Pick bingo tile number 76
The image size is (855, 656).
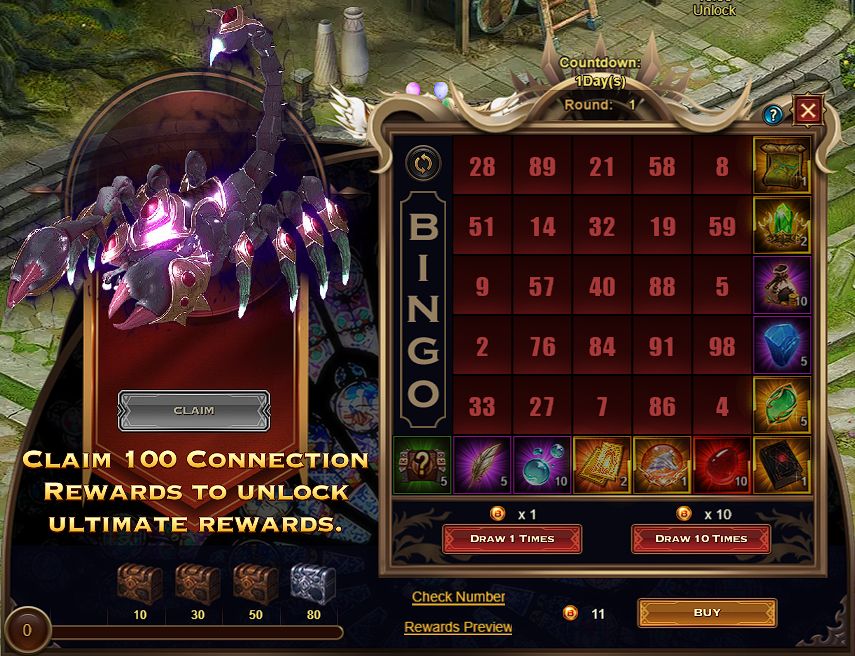click(x=542, y=347)
